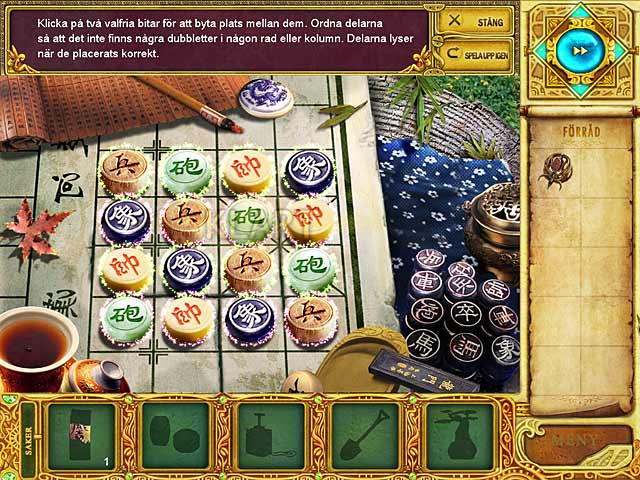Select the shovel silhouette slot

pos(364,437)
